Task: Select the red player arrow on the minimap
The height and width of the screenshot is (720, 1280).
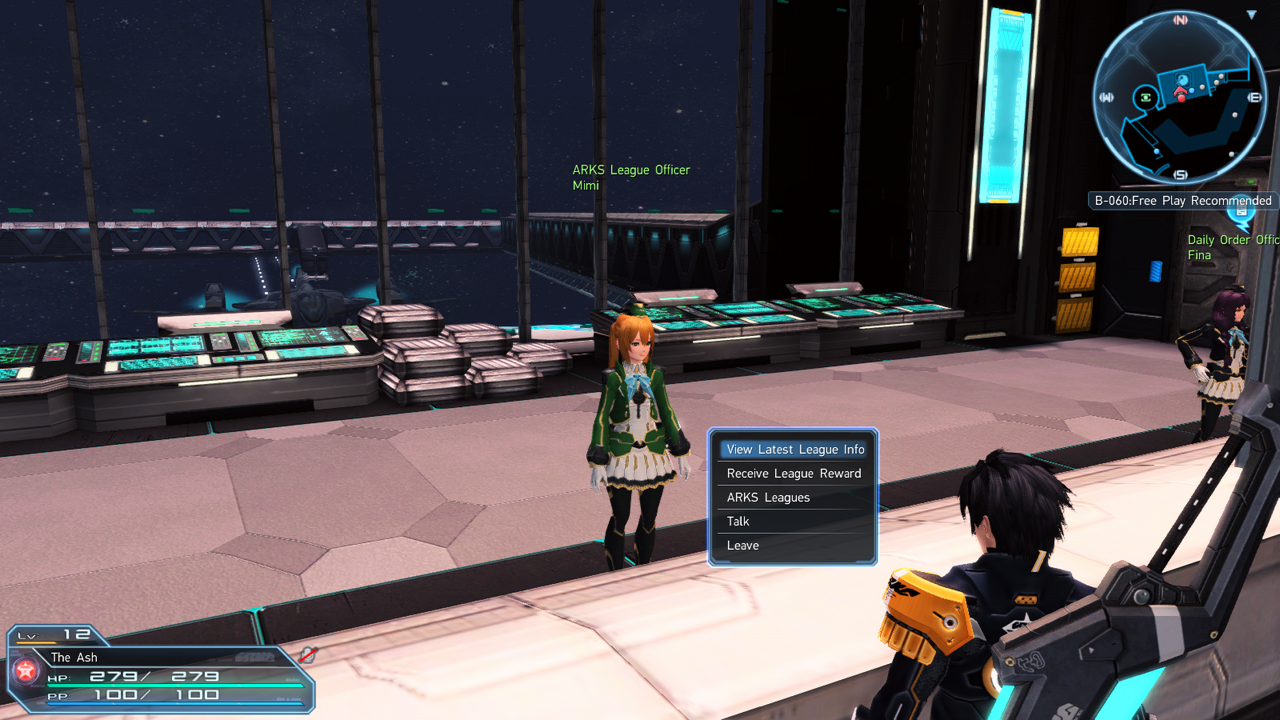Action: click(1179, 90)
